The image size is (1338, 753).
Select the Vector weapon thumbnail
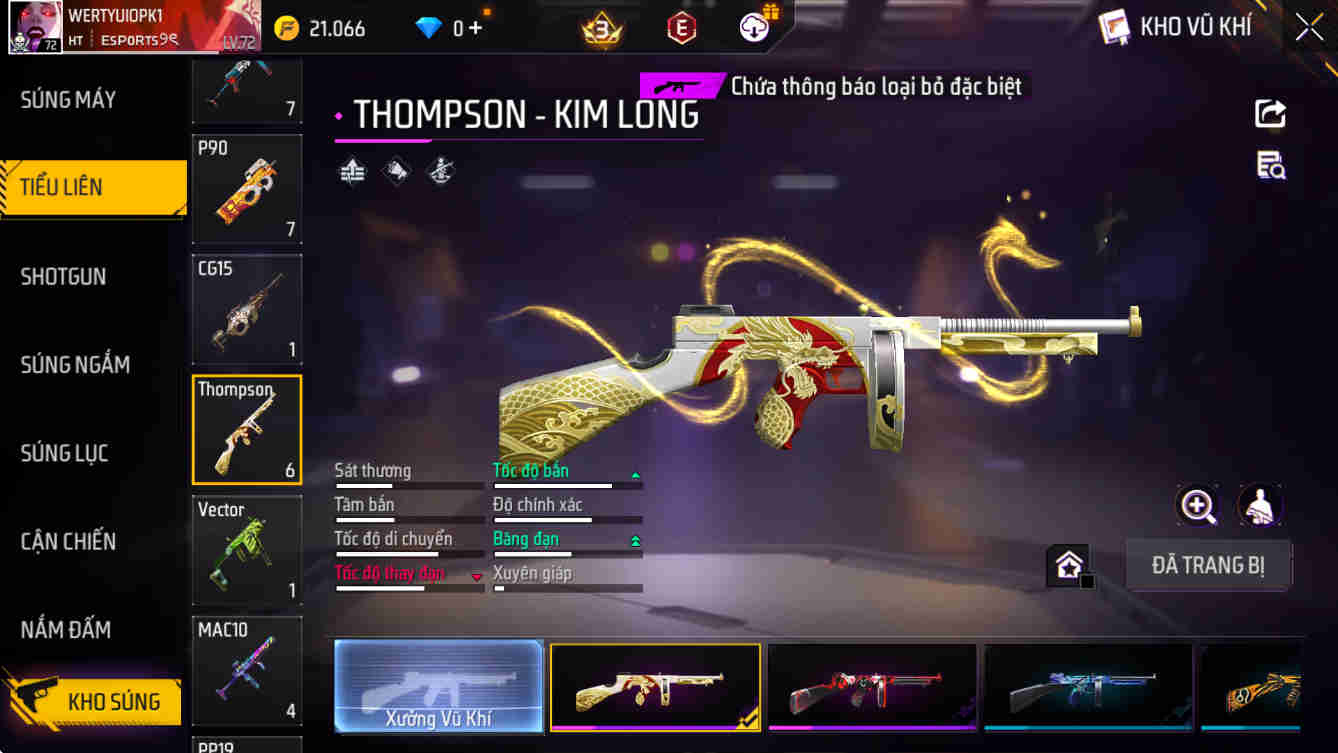[246, 551]
